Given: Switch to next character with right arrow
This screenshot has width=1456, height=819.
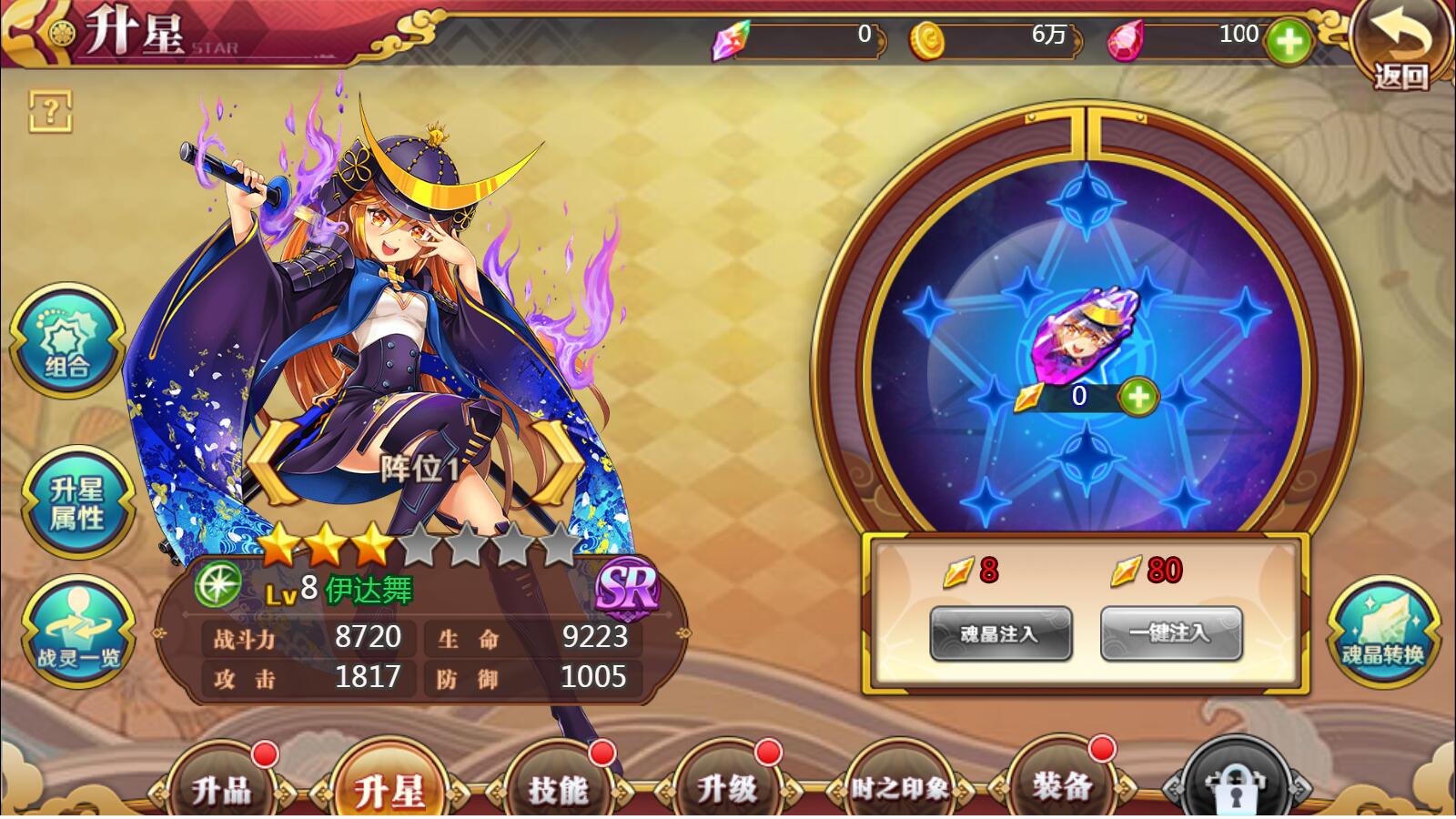Looking at the screenshot, I should (x=556, y=462).
